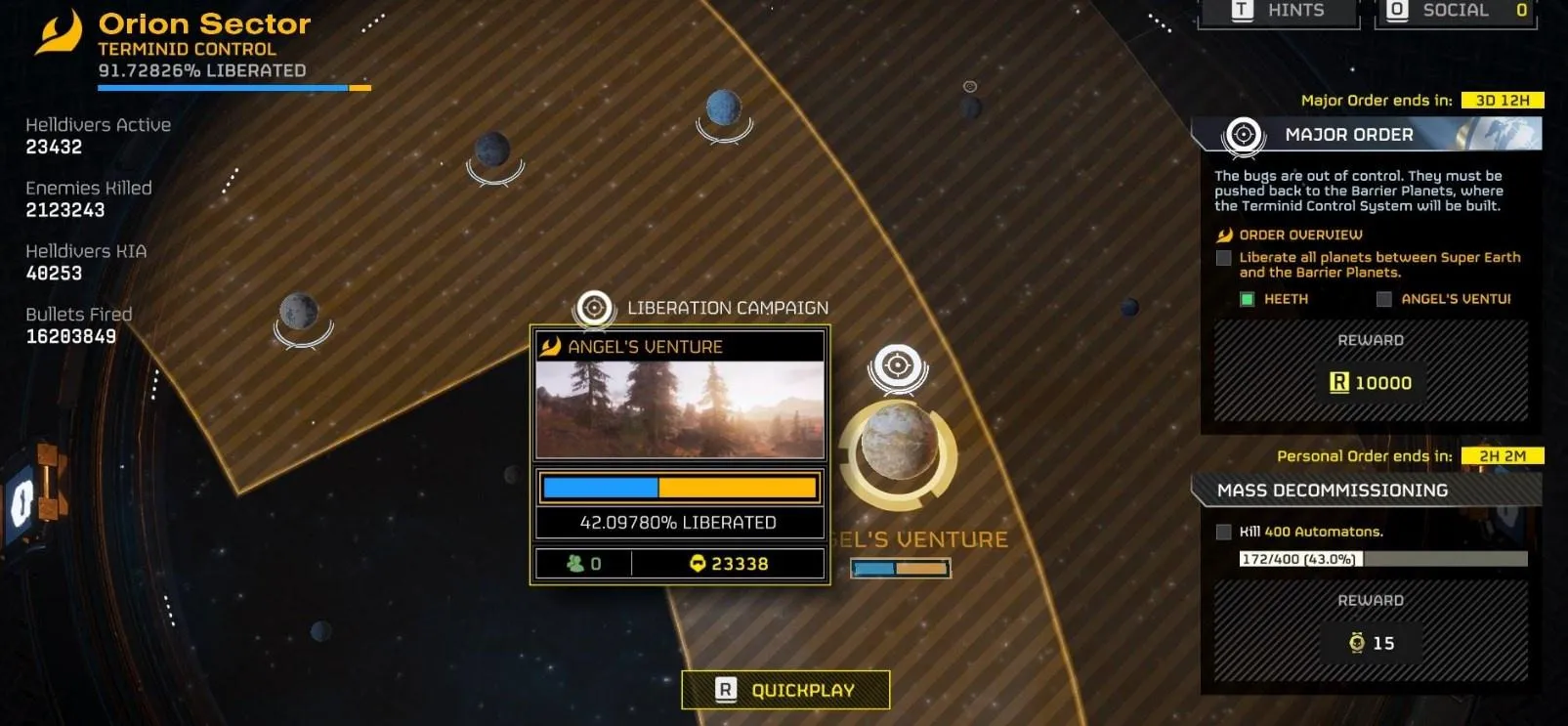Start a Quickplay mission
The width and height of the screenshot is (1568, 726).
click(x=785, y=690)
